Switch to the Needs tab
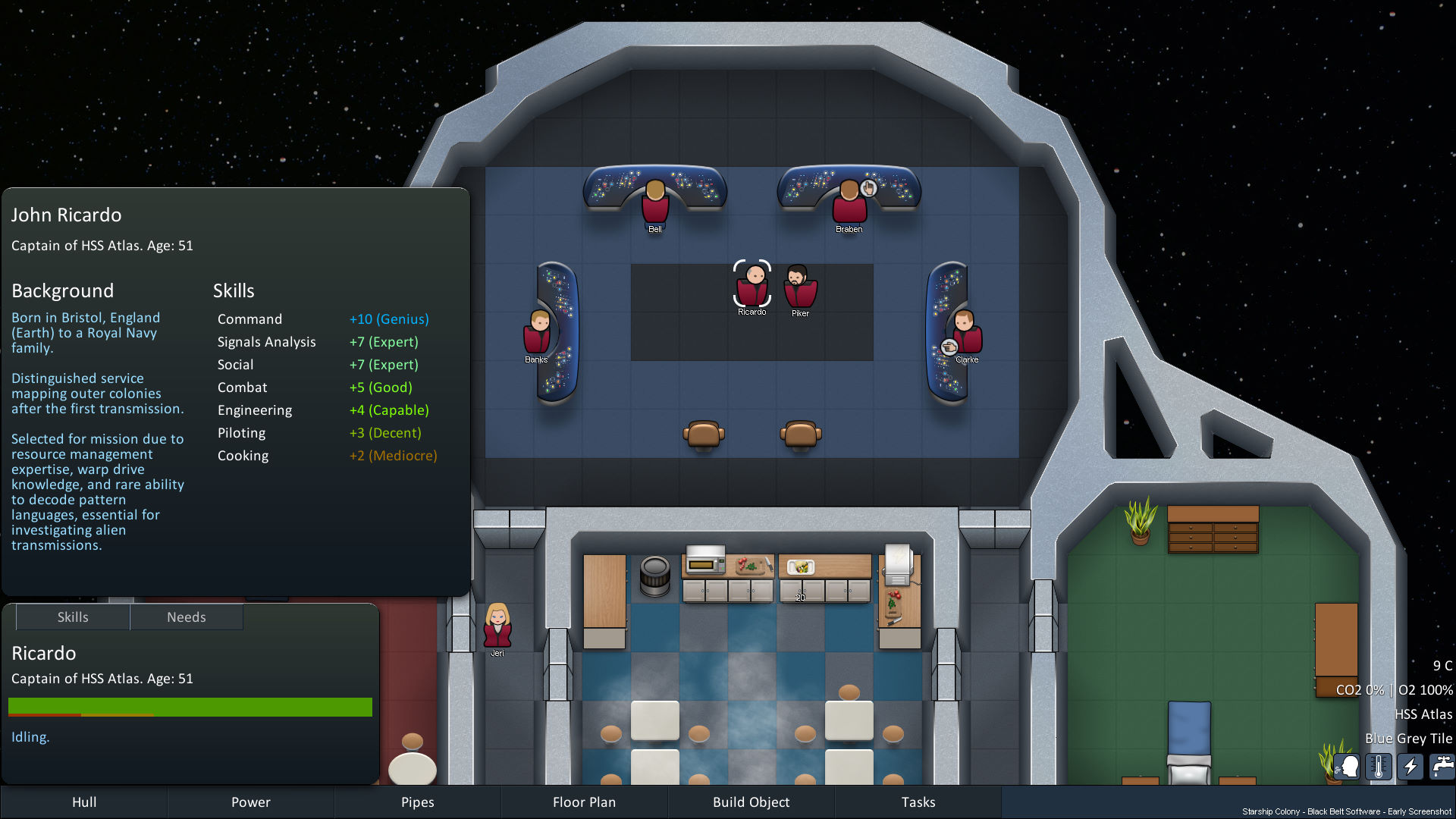The width and height of the screenshot is (1456, 819). click(187, 617)
